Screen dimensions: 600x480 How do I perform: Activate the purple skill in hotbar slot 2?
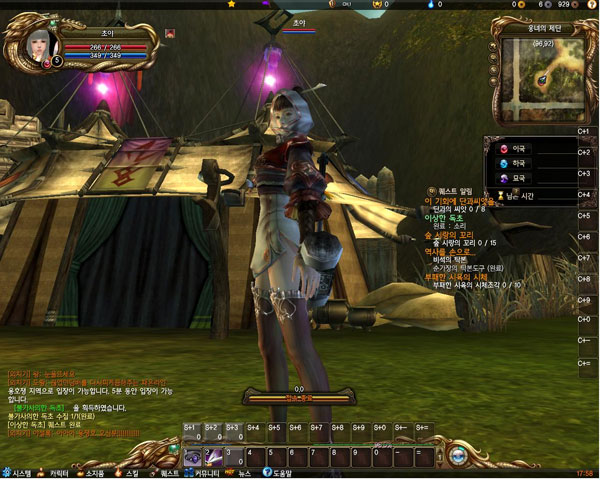tap(212, 457)
